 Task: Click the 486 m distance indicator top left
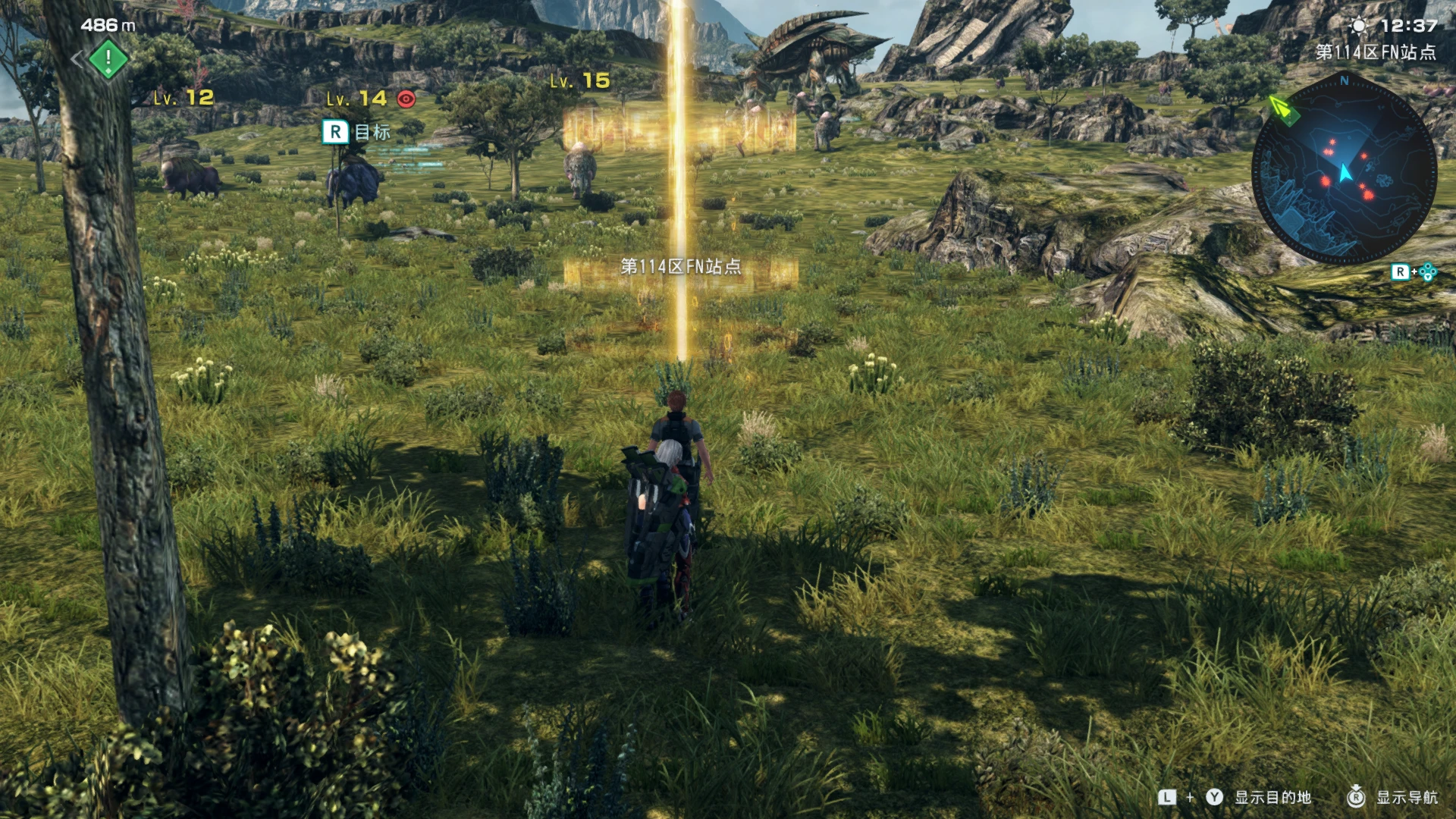coord(107,24)
